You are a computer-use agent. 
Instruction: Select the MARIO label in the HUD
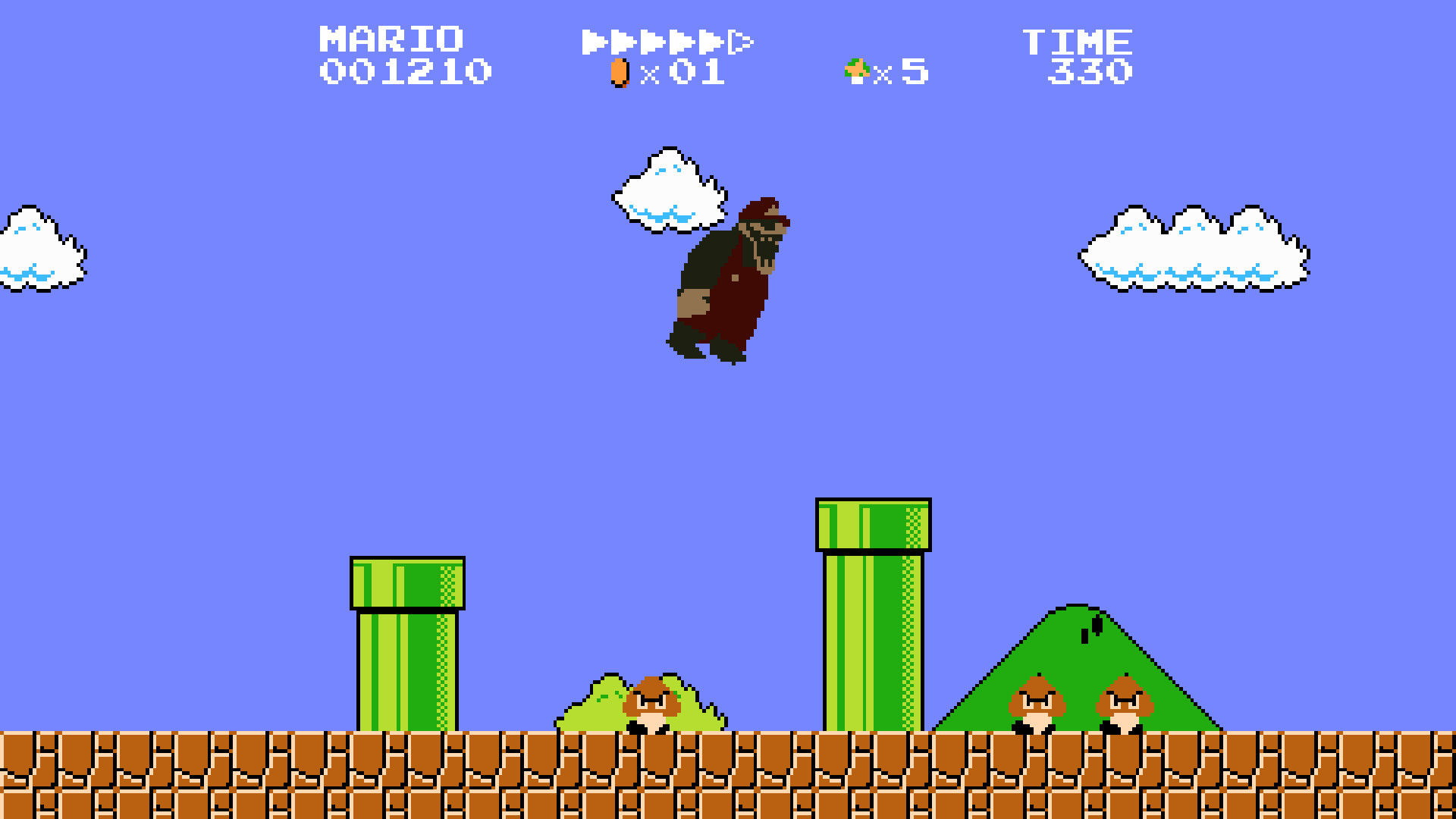pos(391,38)
